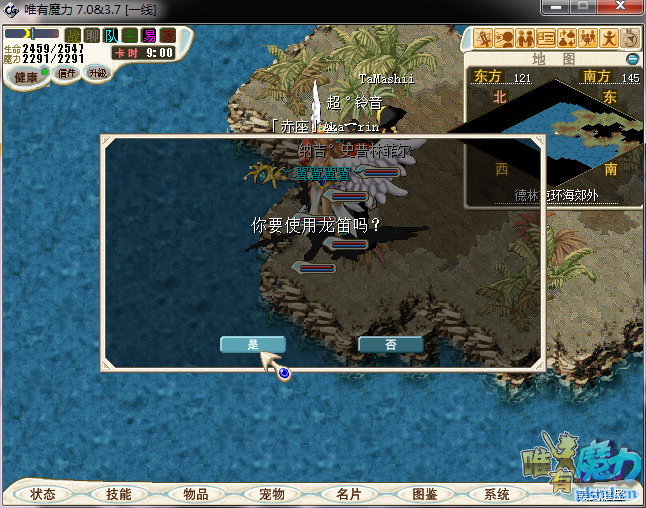This screenshot has width=646, height=508.
Task: Open the 信件 mail button
Action: coord(67,73)
